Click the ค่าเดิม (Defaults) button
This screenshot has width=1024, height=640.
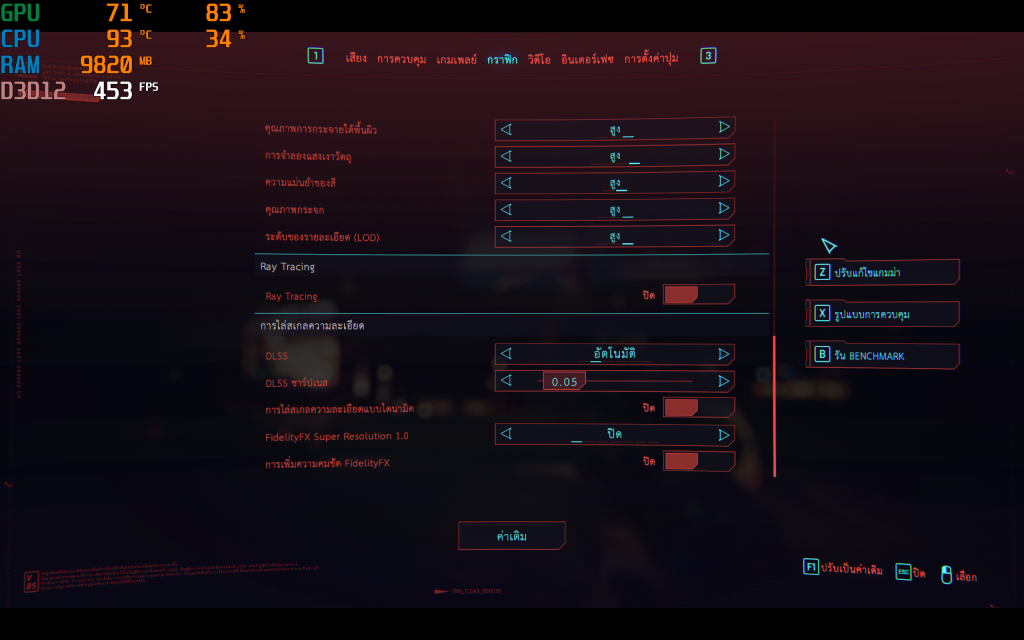pyautogui.click(x=512, y=536)
